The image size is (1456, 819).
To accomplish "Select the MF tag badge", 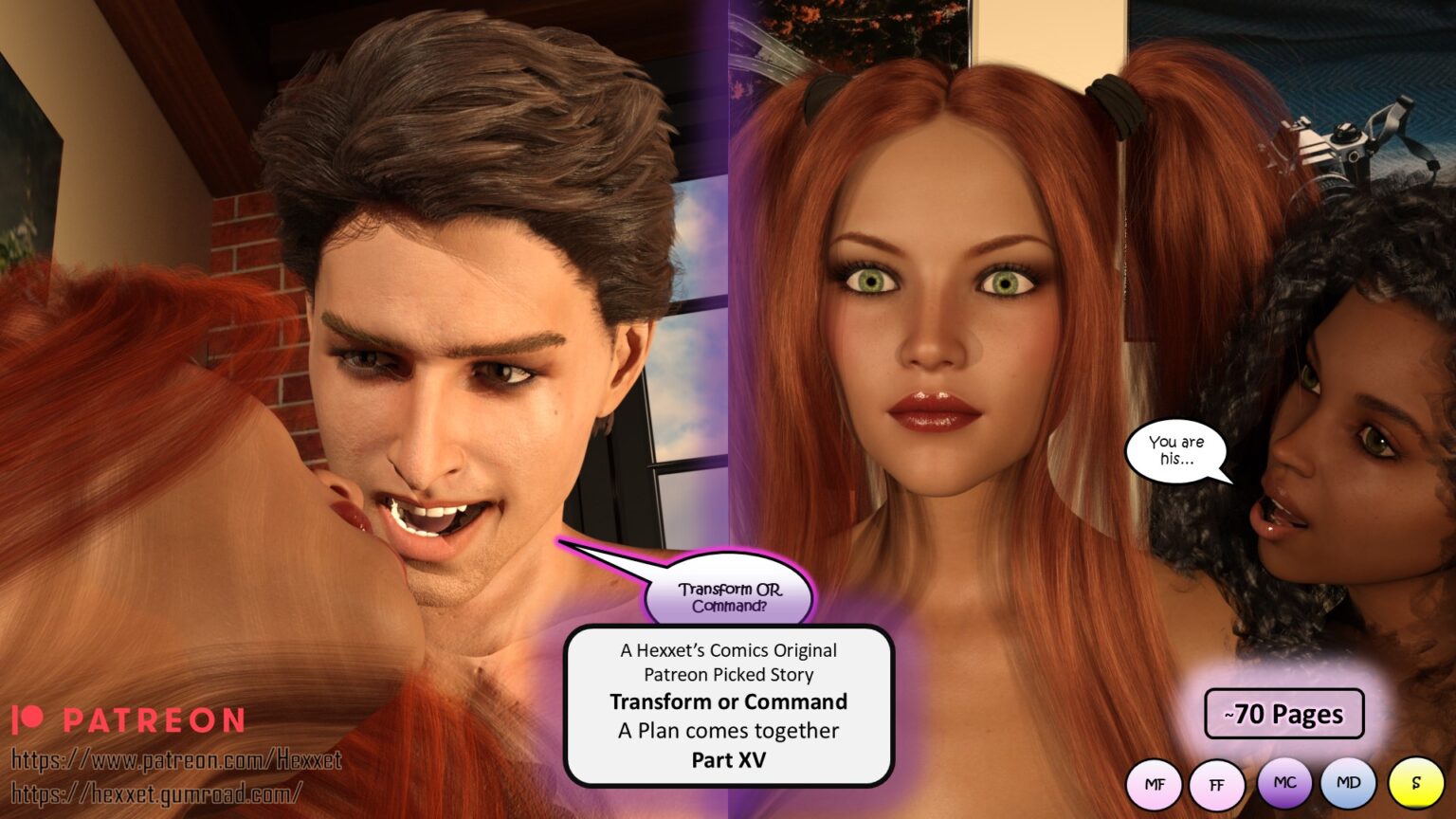I will [x=1154, y=785].
